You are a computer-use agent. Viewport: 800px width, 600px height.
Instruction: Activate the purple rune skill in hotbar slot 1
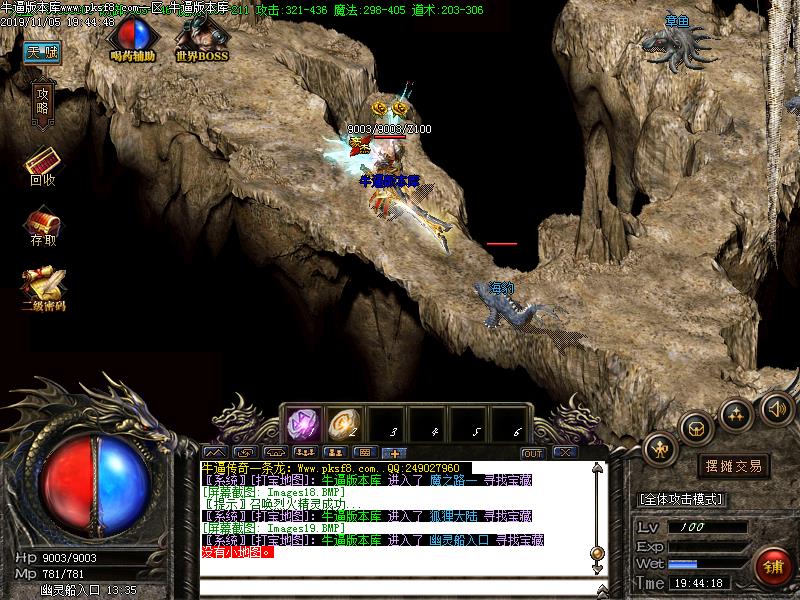pyautogui.click(x=303, y=424)
